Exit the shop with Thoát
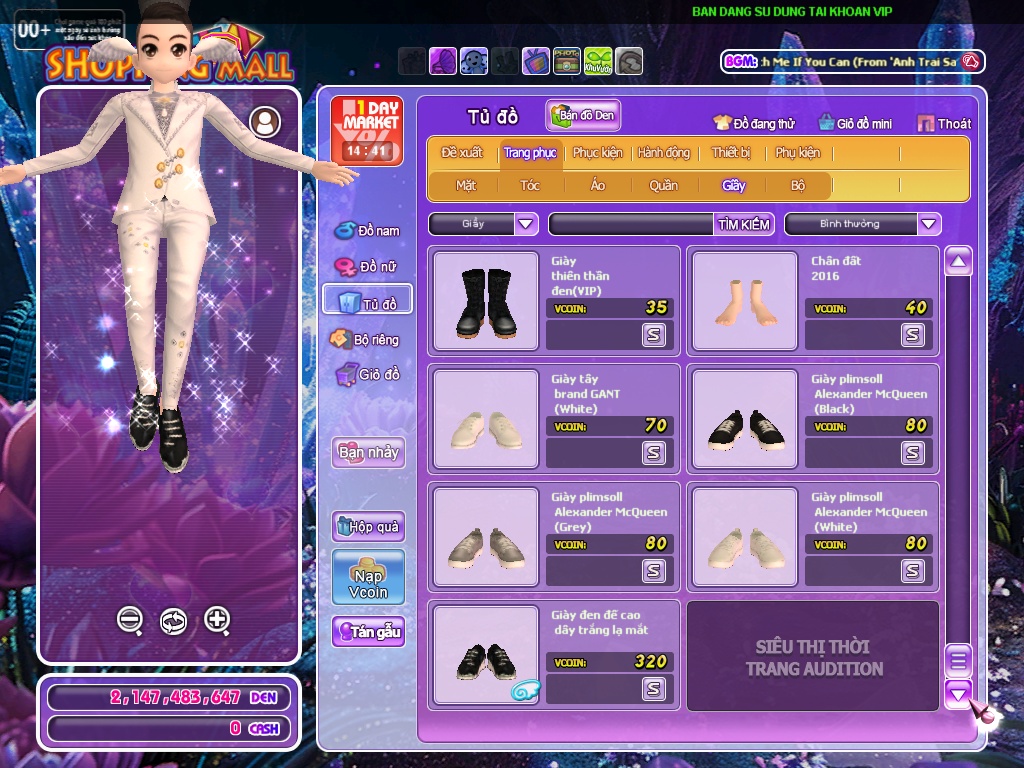The width and height of the screenshot is (1024, 768). click(x=944, y=123)
